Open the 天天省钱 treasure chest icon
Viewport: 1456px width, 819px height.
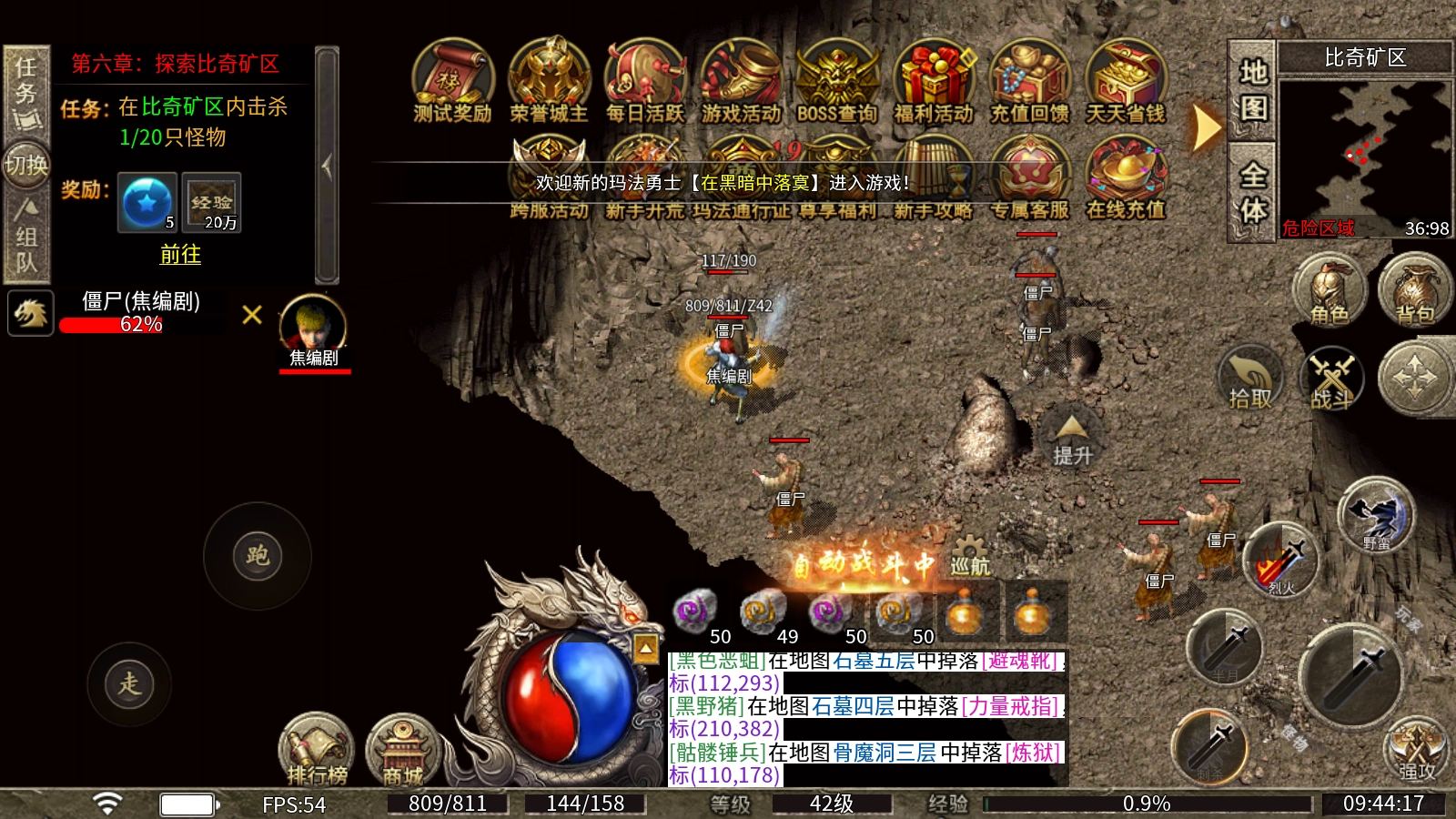1126,80
